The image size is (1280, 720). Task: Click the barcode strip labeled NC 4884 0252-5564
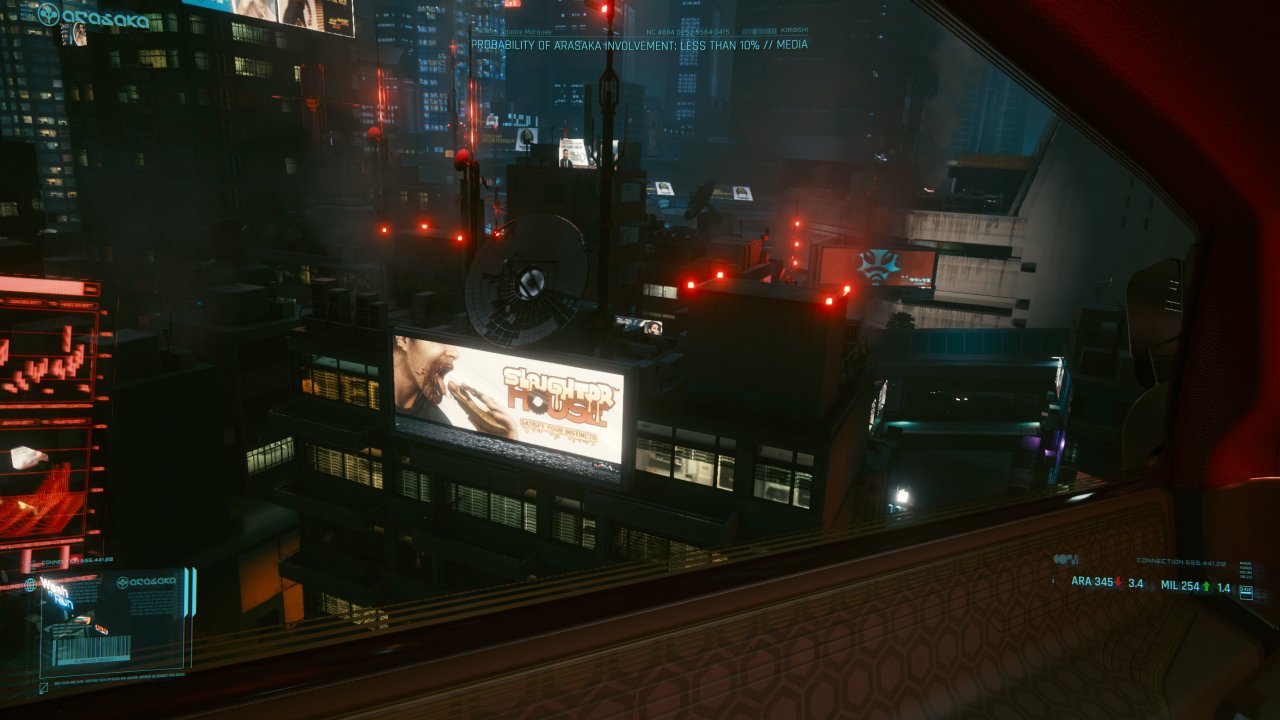click(x=760, y=30)
